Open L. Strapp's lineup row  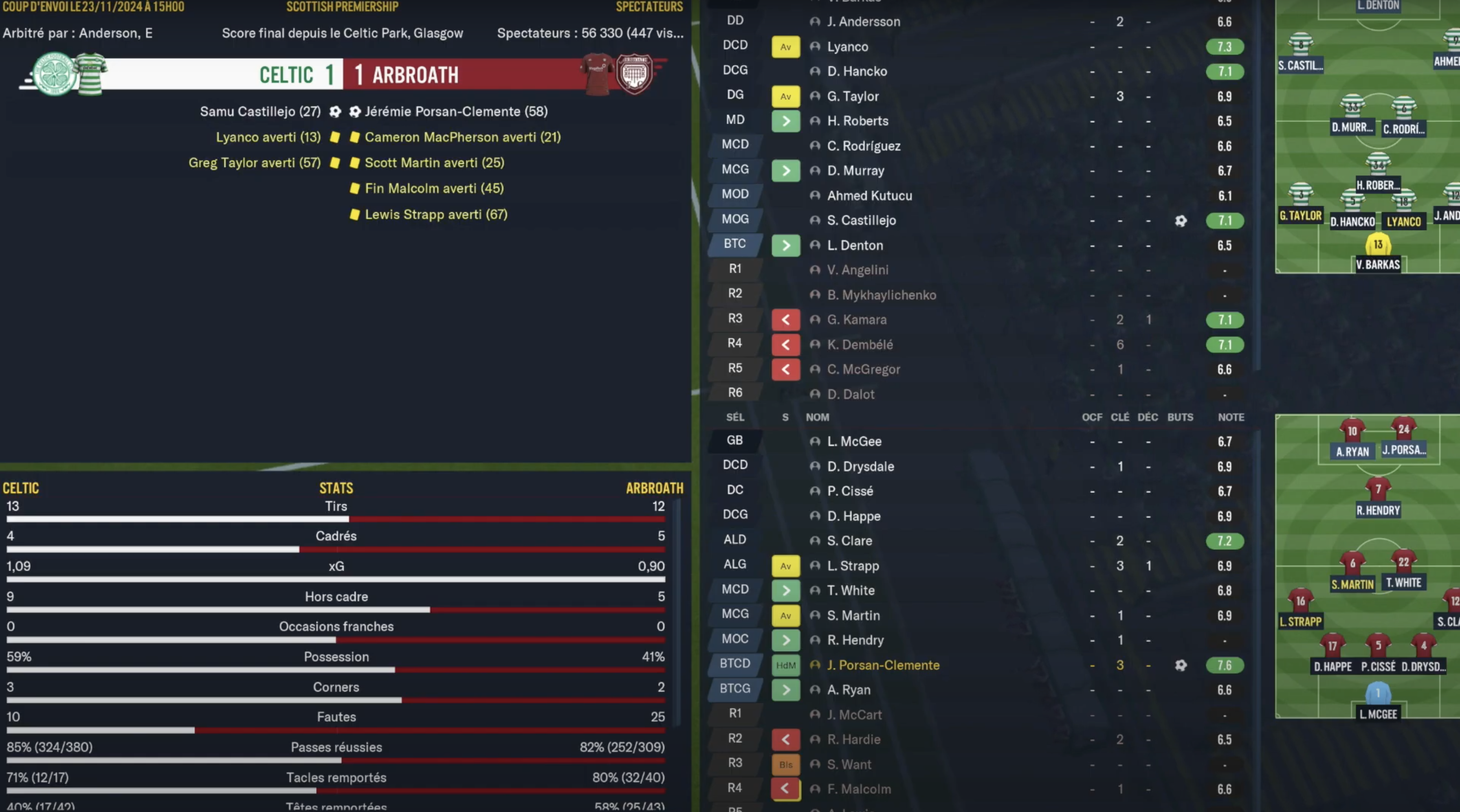coord(853,566)
